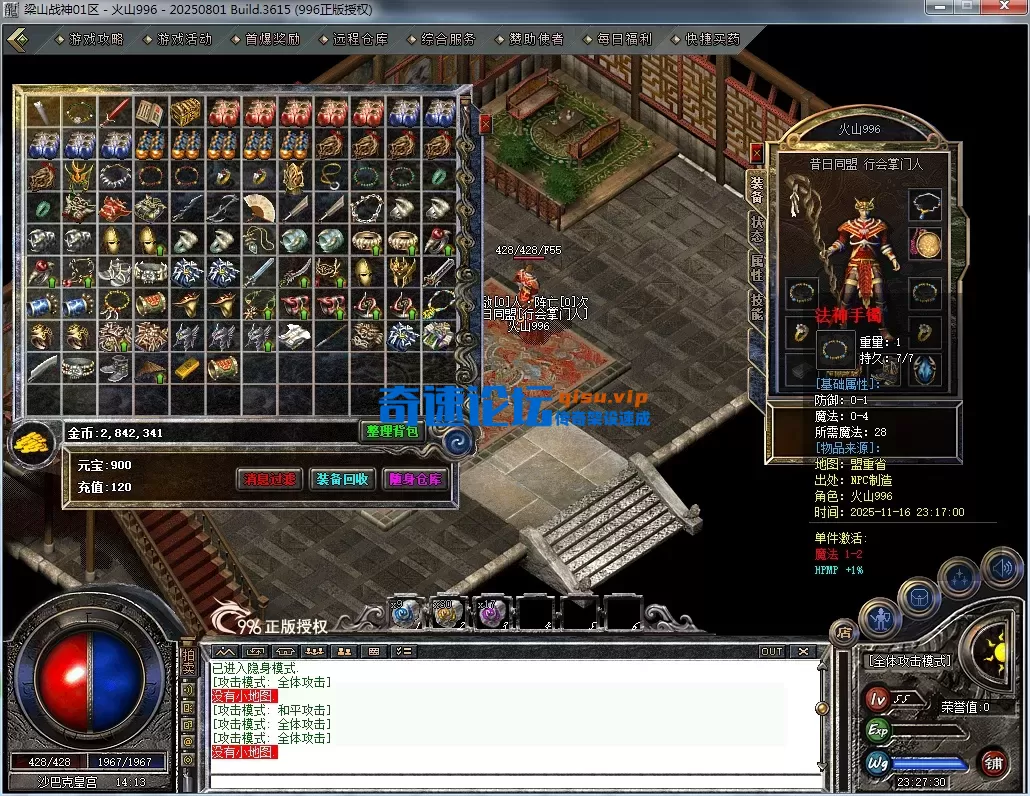This screenshot has width=1030, height=796.
Task: Select the treasure chest item in the bag
Action: tap(185, 112)
